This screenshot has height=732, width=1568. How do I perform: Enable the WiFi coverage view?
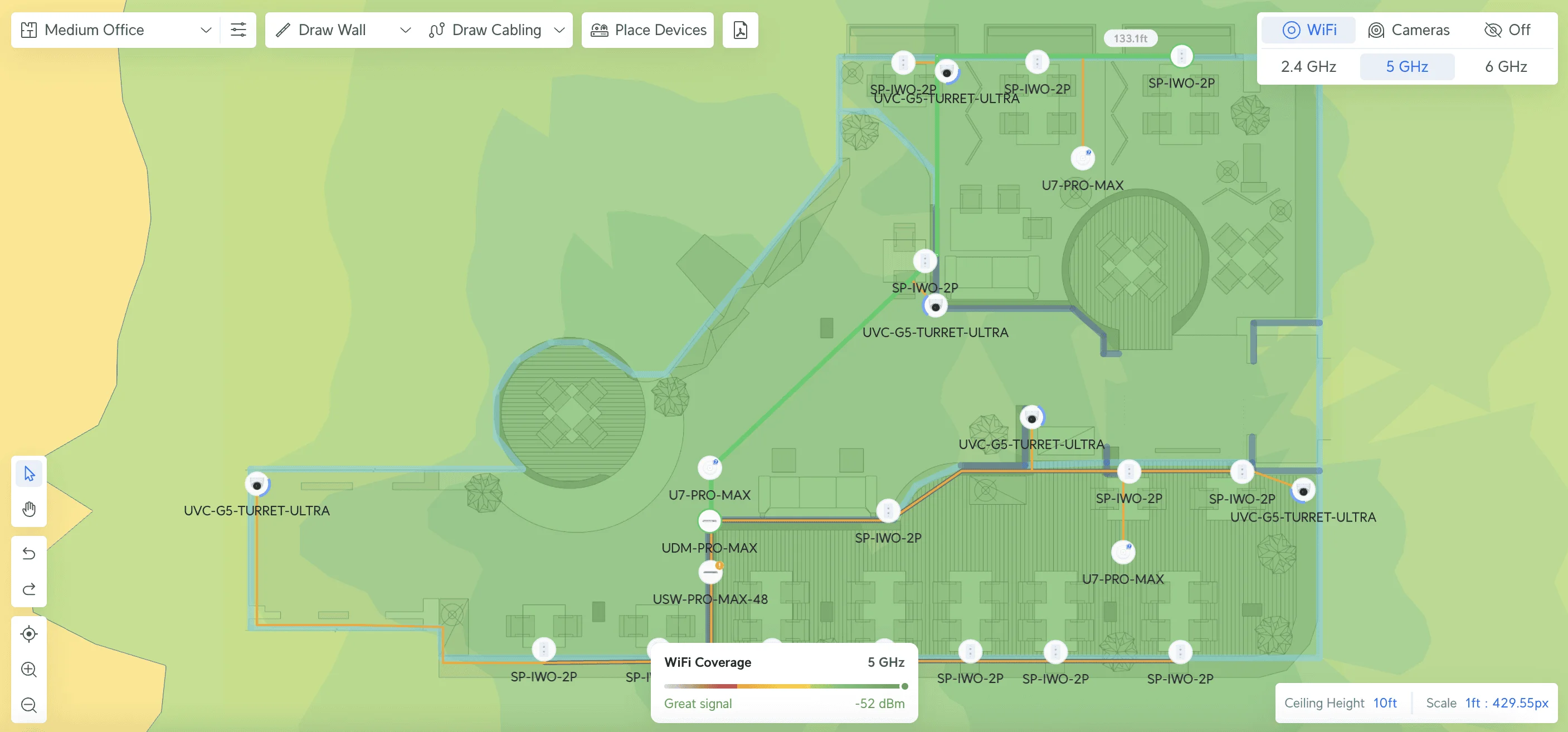1309,29
